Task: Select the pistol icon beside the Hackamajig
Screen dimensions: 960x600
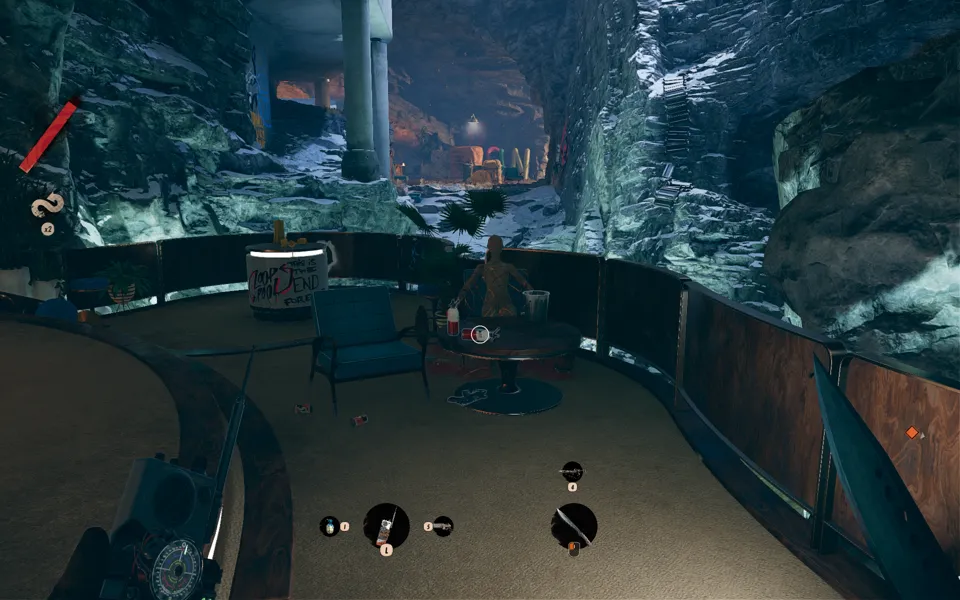Action: tap(443, 525)
